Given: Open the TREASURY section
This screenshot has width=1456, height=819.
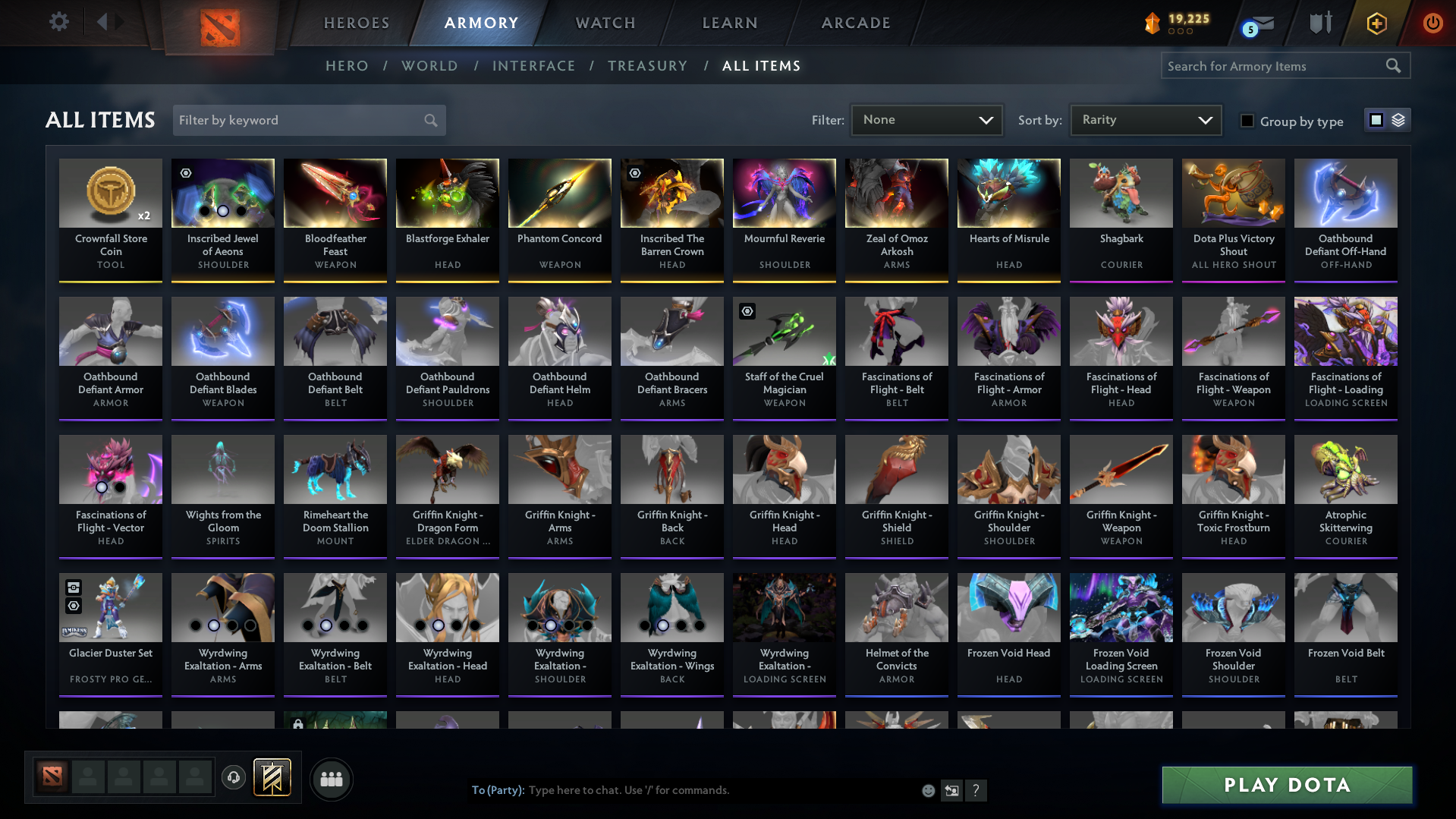Looking at the screenshot, I should [647, 66].
